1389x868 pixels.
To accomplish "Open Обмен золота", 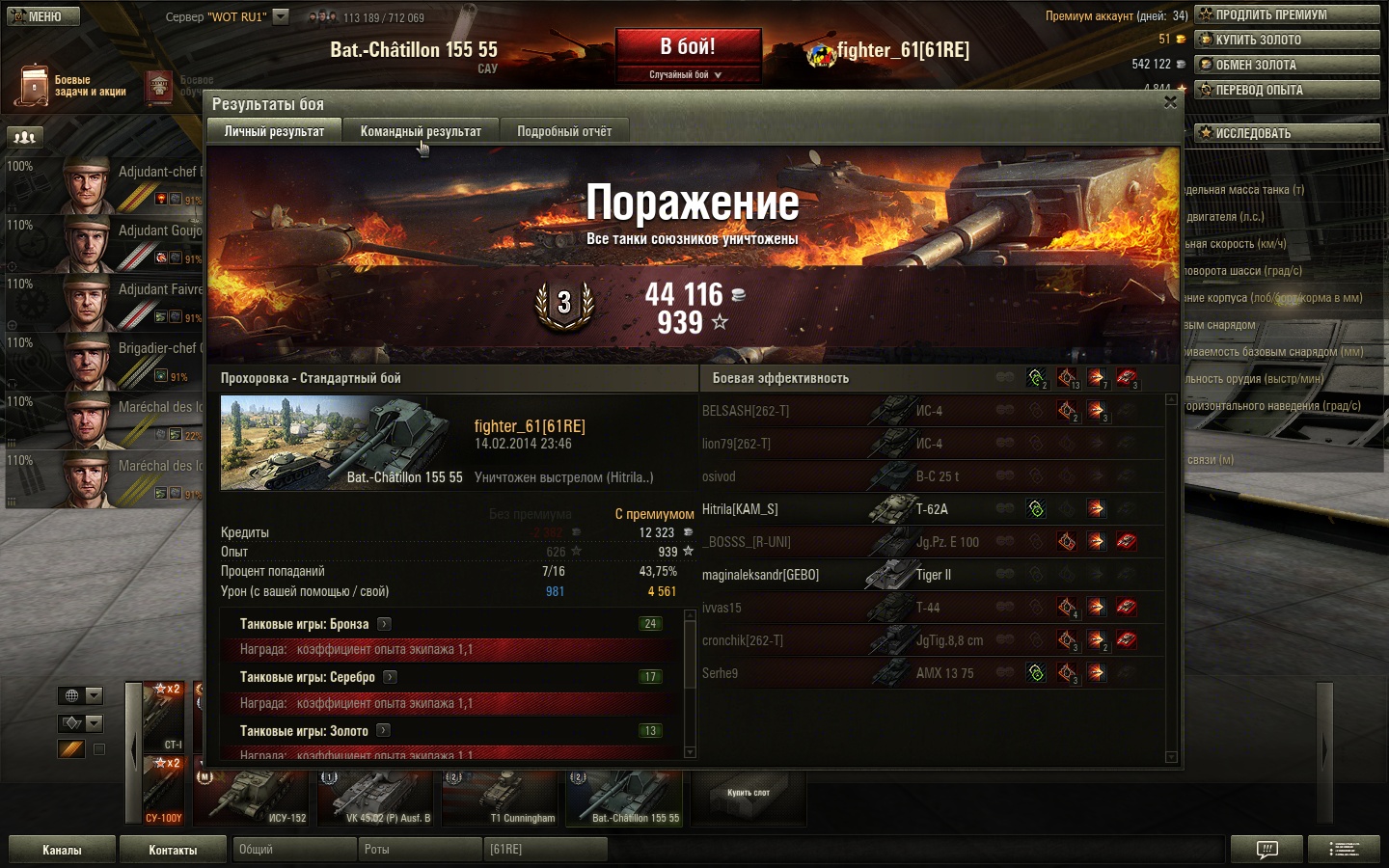I will tap(1287, 65).
